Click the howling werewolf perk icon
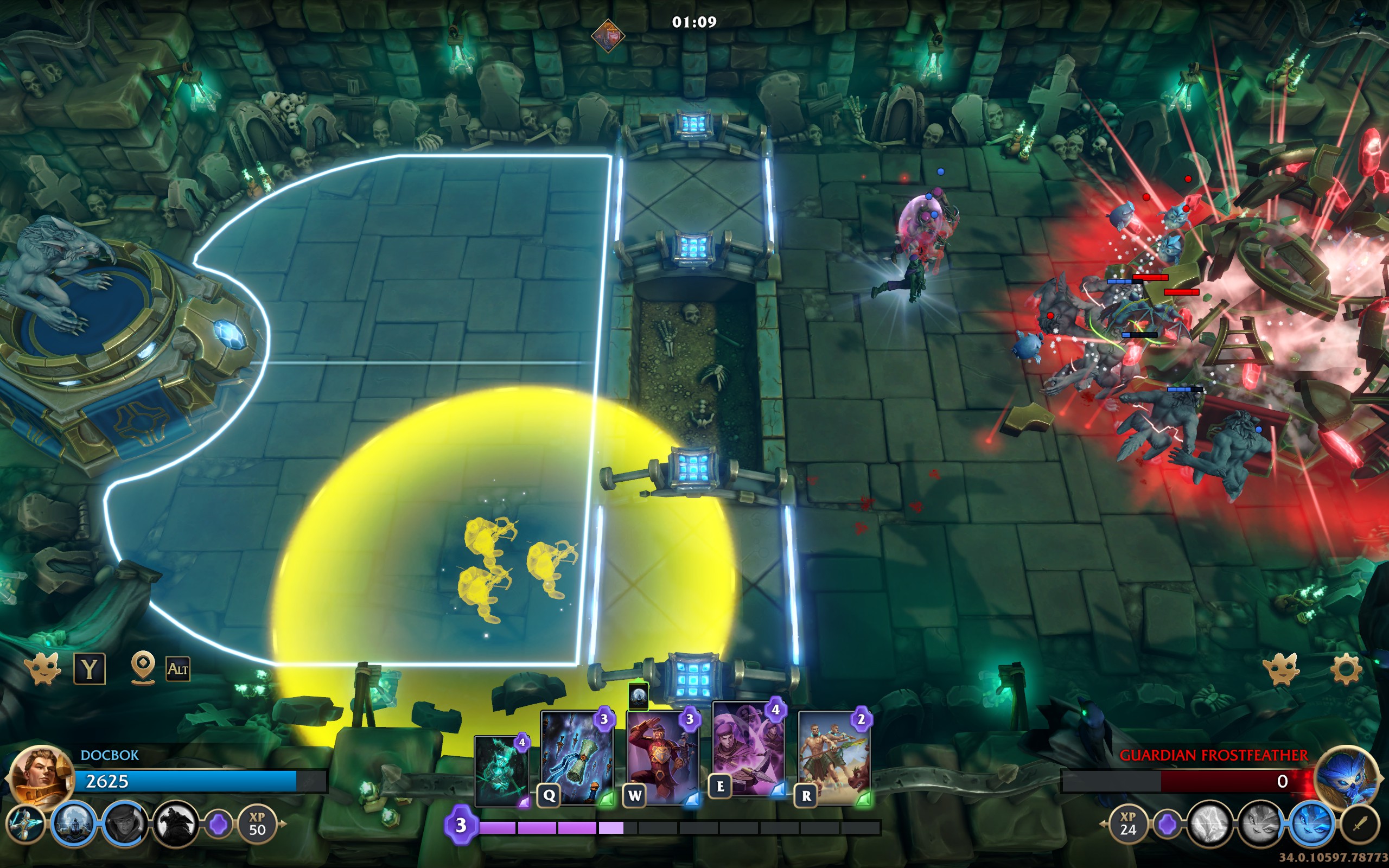Screen dimensions: 1389x868 click(x=175, y=825)
